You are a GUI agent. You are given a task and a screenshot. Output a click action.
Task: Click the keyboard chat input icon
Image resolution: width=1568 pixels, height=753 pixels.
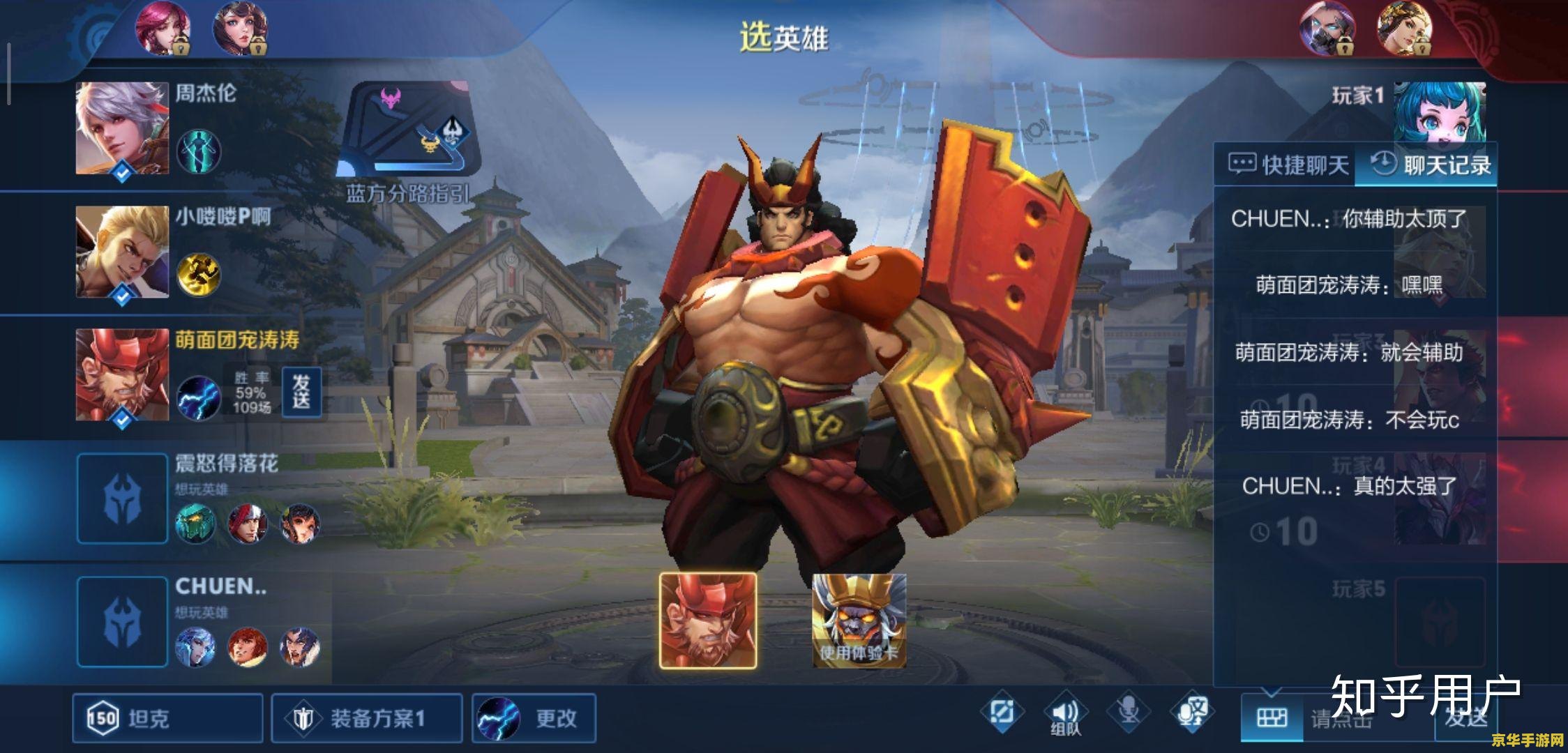point(1271,717)
